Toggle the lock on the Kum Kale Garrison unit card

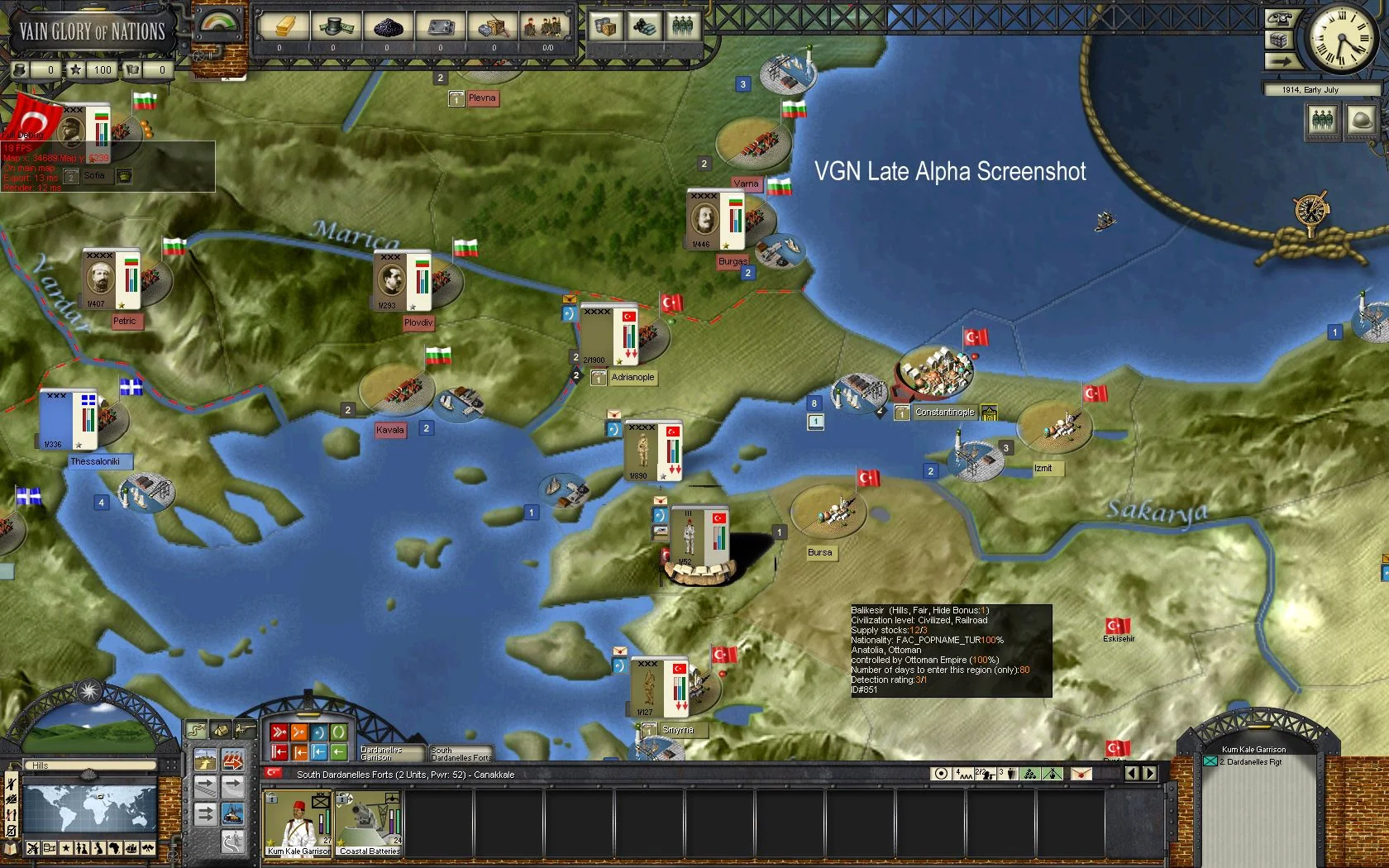click(x=272, y=799)
